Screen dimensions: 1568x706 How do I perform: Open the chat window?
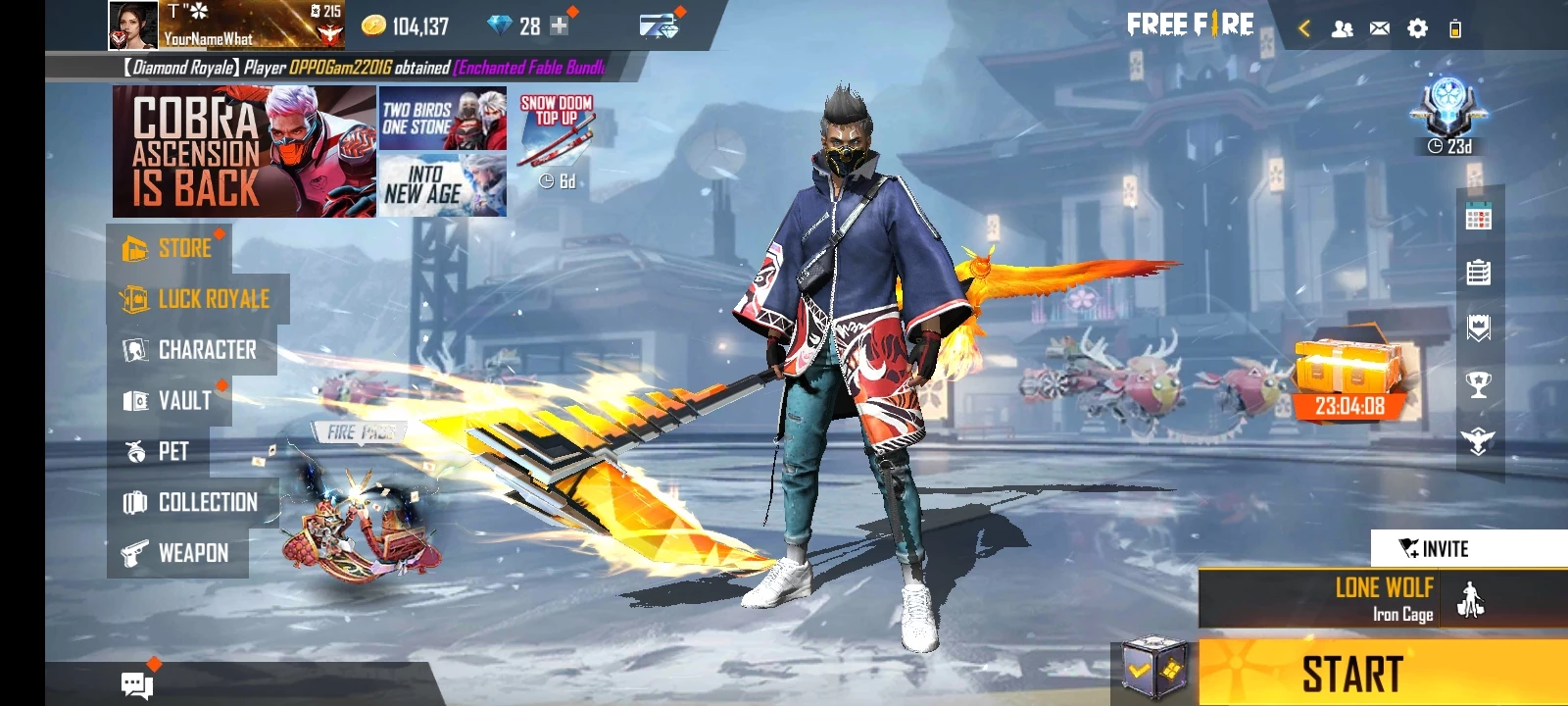(136, 683)
